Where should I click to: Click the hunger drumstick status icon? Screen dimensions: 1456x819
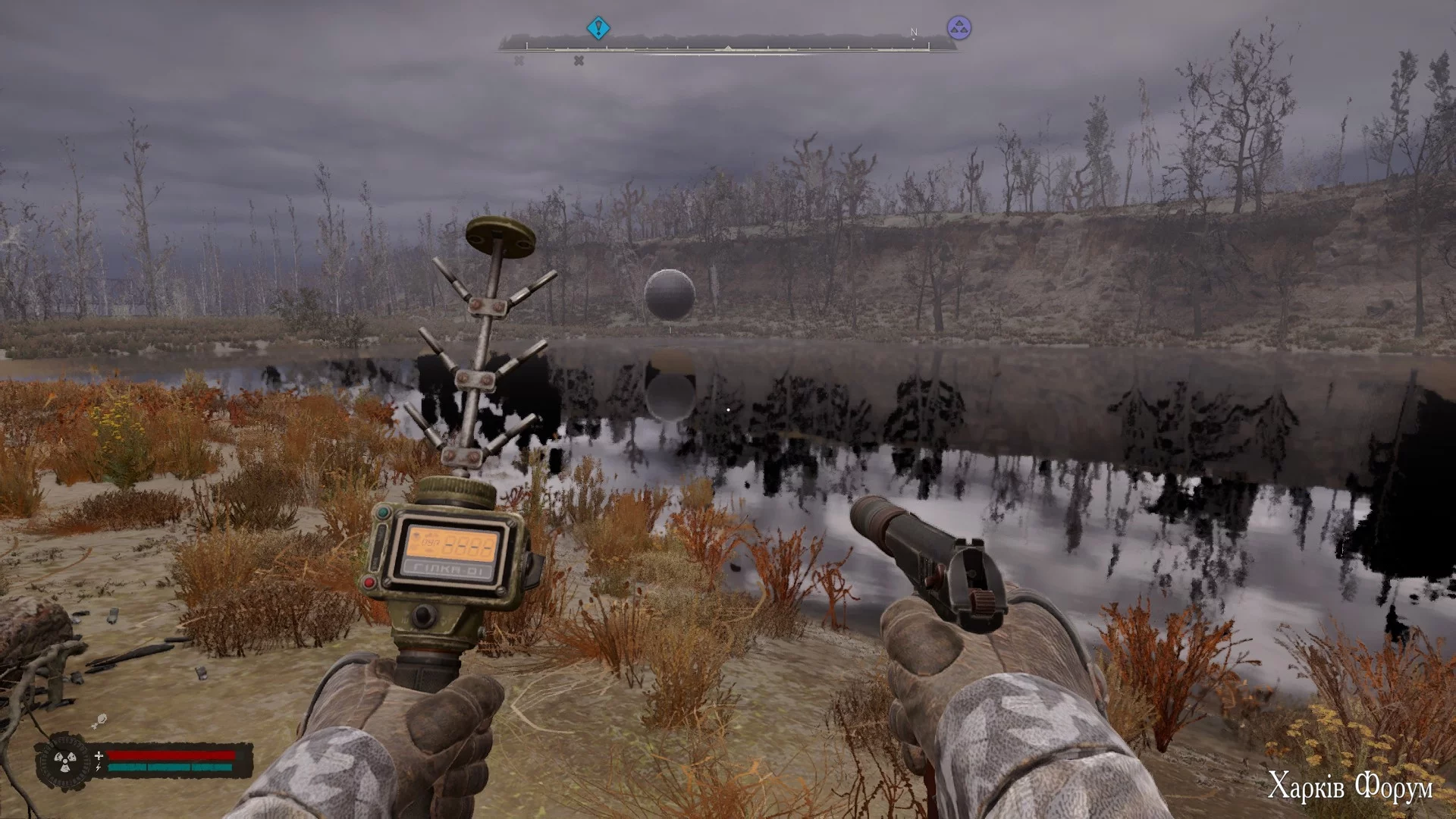[99, 720]
